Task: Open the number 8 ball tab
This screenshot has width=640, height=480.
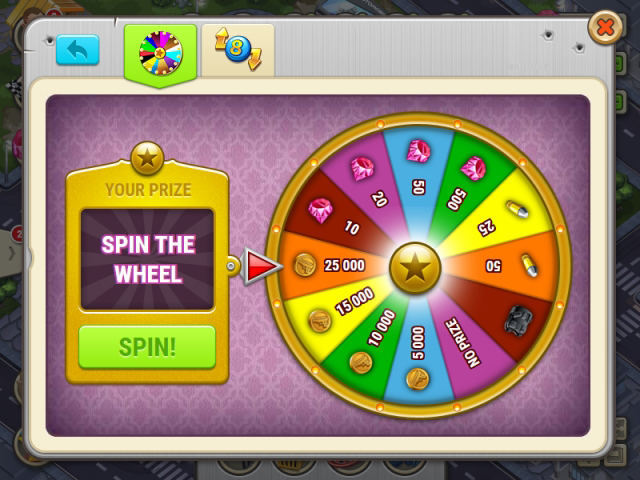Action: (238, 50)
